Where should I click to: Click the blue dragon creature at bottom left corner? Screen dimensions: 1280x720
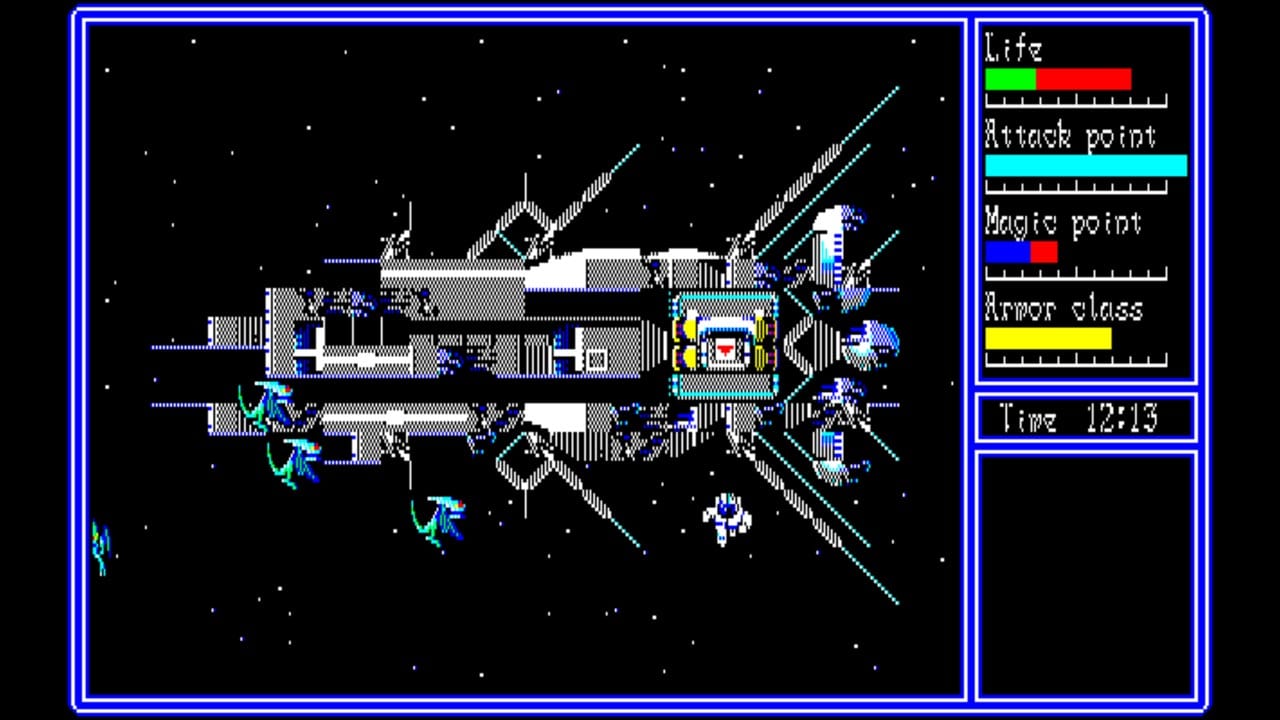[x=100, y=550]
